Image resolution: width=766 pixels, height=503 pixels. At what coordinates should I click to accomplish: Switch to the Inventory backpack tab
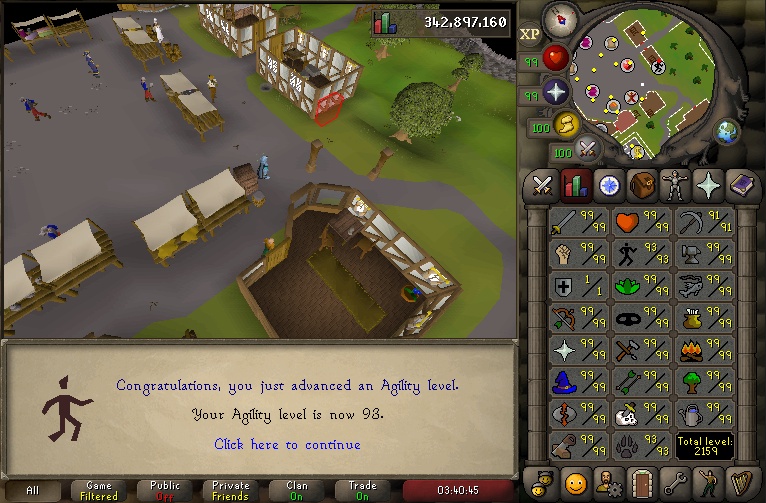[641, 185]
